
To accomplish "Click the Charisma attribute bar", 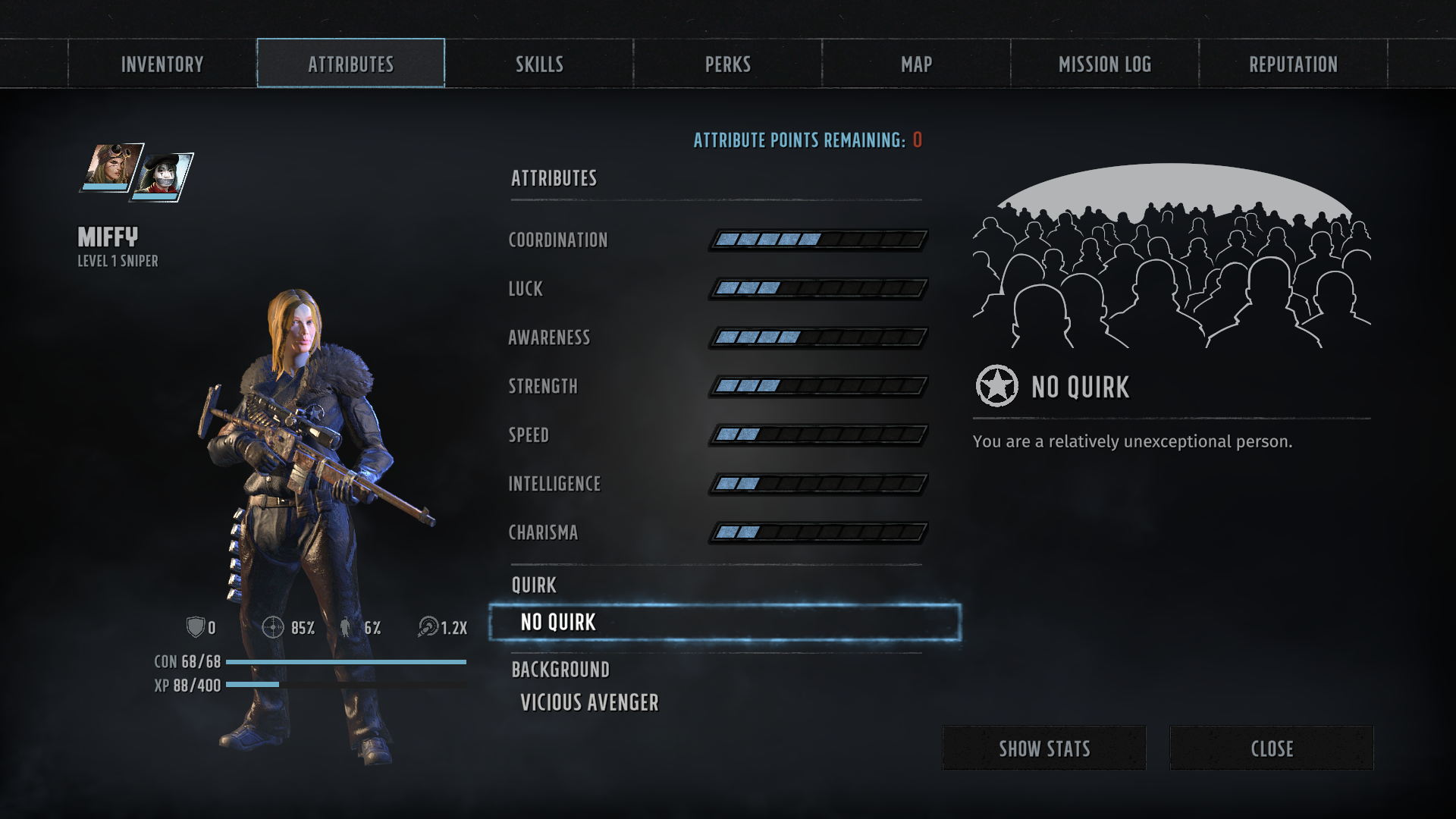I will coord(818,532).
